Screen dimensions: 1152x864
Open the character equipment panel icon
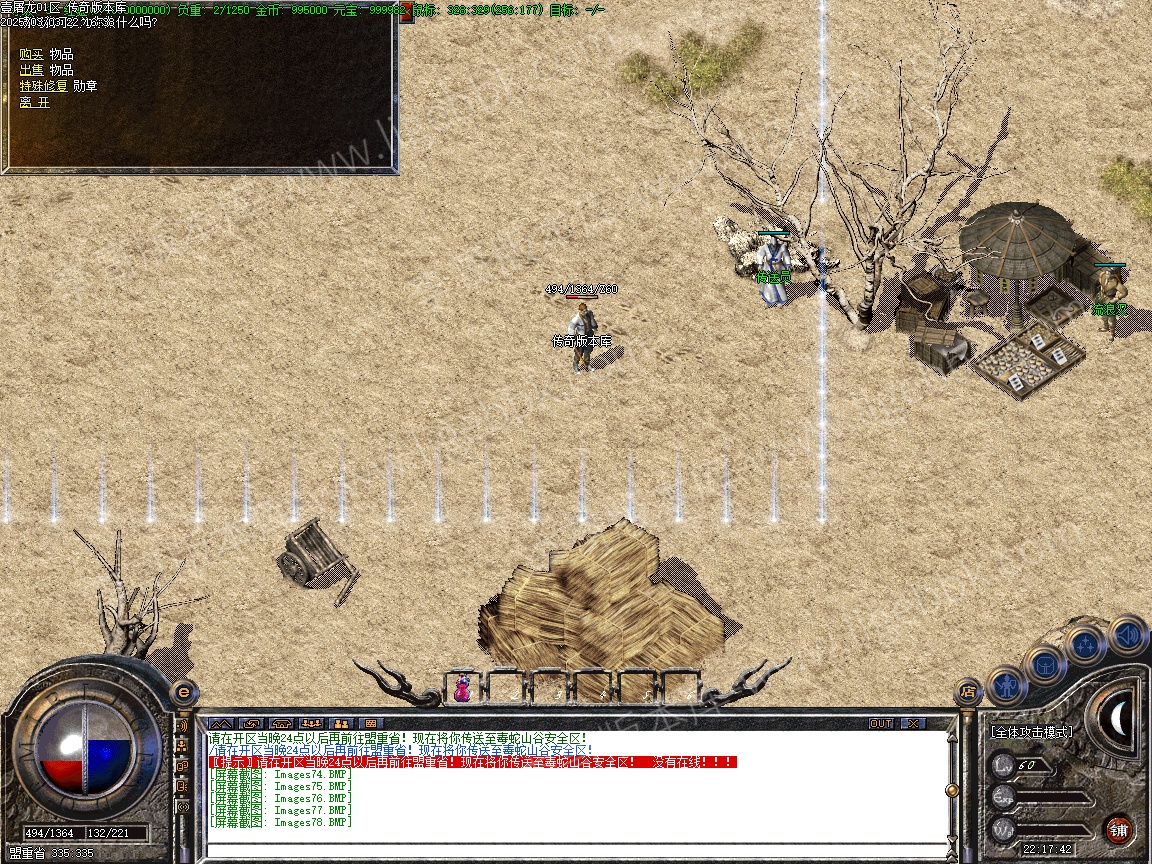coord(1007,686)
